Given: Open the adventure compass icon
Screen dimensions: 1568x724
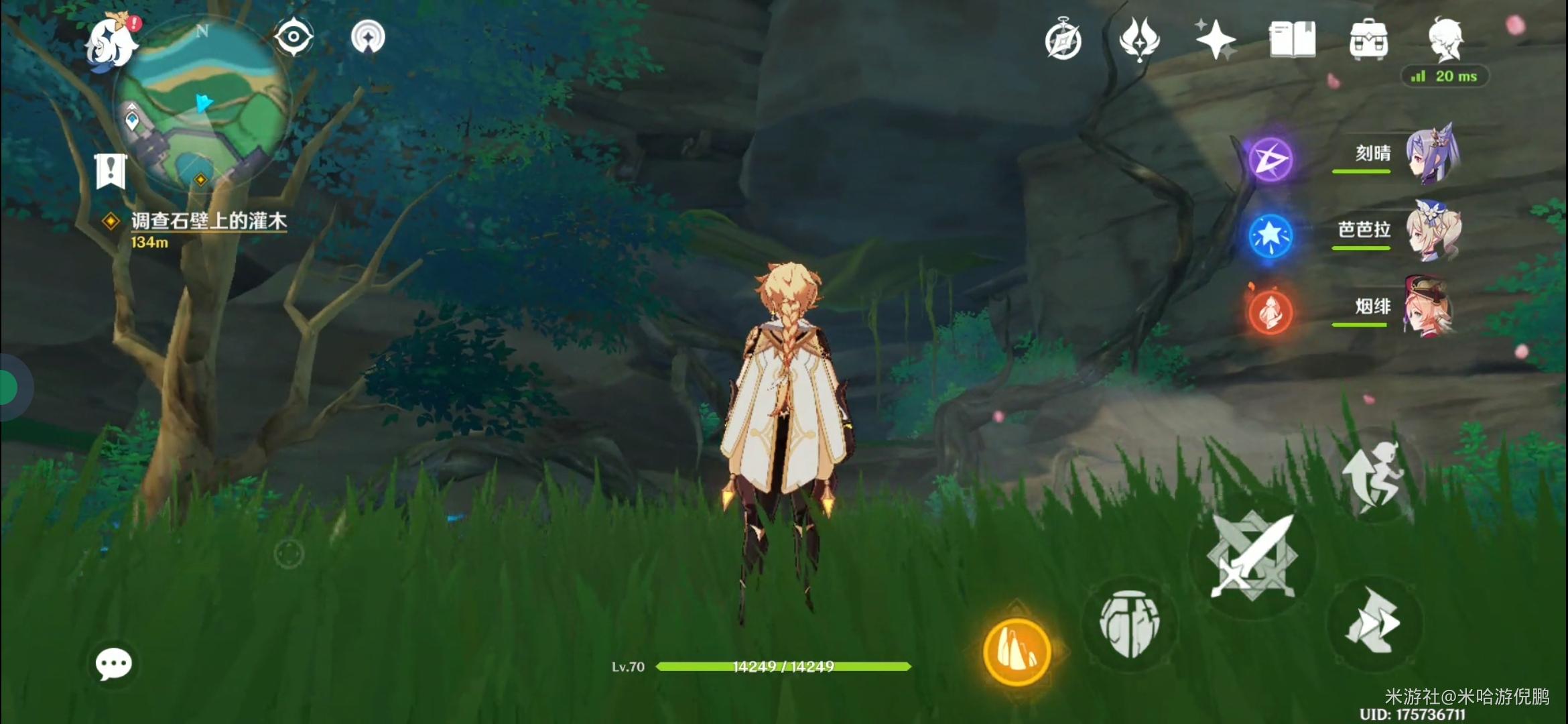Looking at the screenshot, I should 1063,40.
